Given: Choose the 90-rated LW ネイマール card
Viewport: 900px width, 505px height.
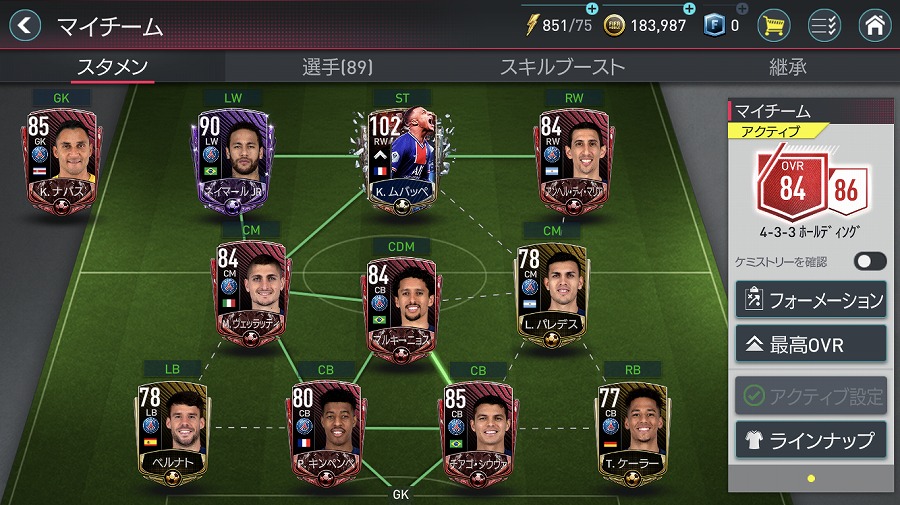Looking at the screenshot, I should pyautogui.click(x=230, y=160).
